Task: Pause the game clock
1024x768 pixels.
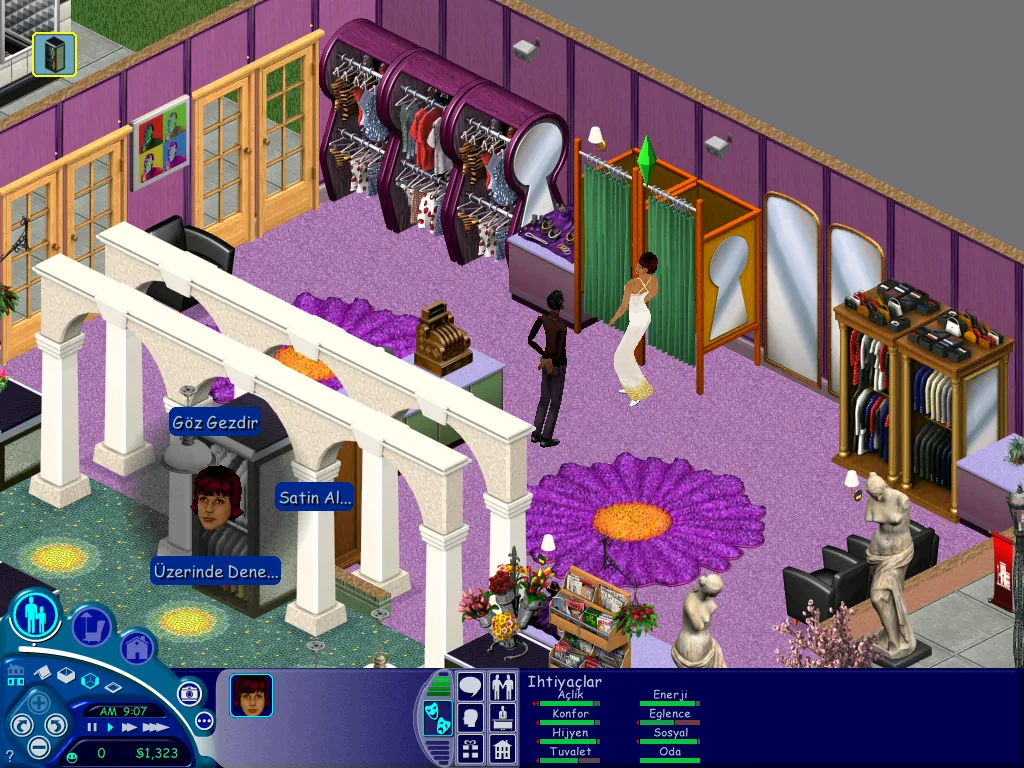Action: tap(93, 728)
